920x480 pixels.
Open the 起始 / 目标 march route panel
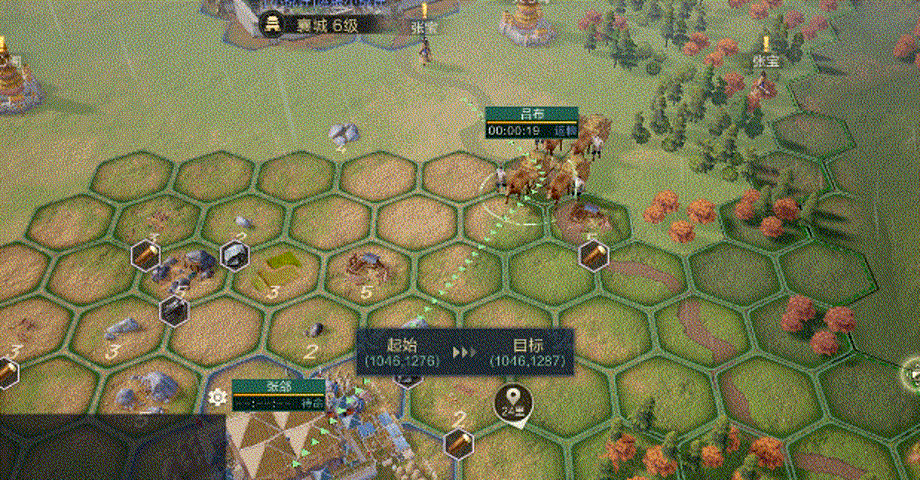tap(465, 350)
